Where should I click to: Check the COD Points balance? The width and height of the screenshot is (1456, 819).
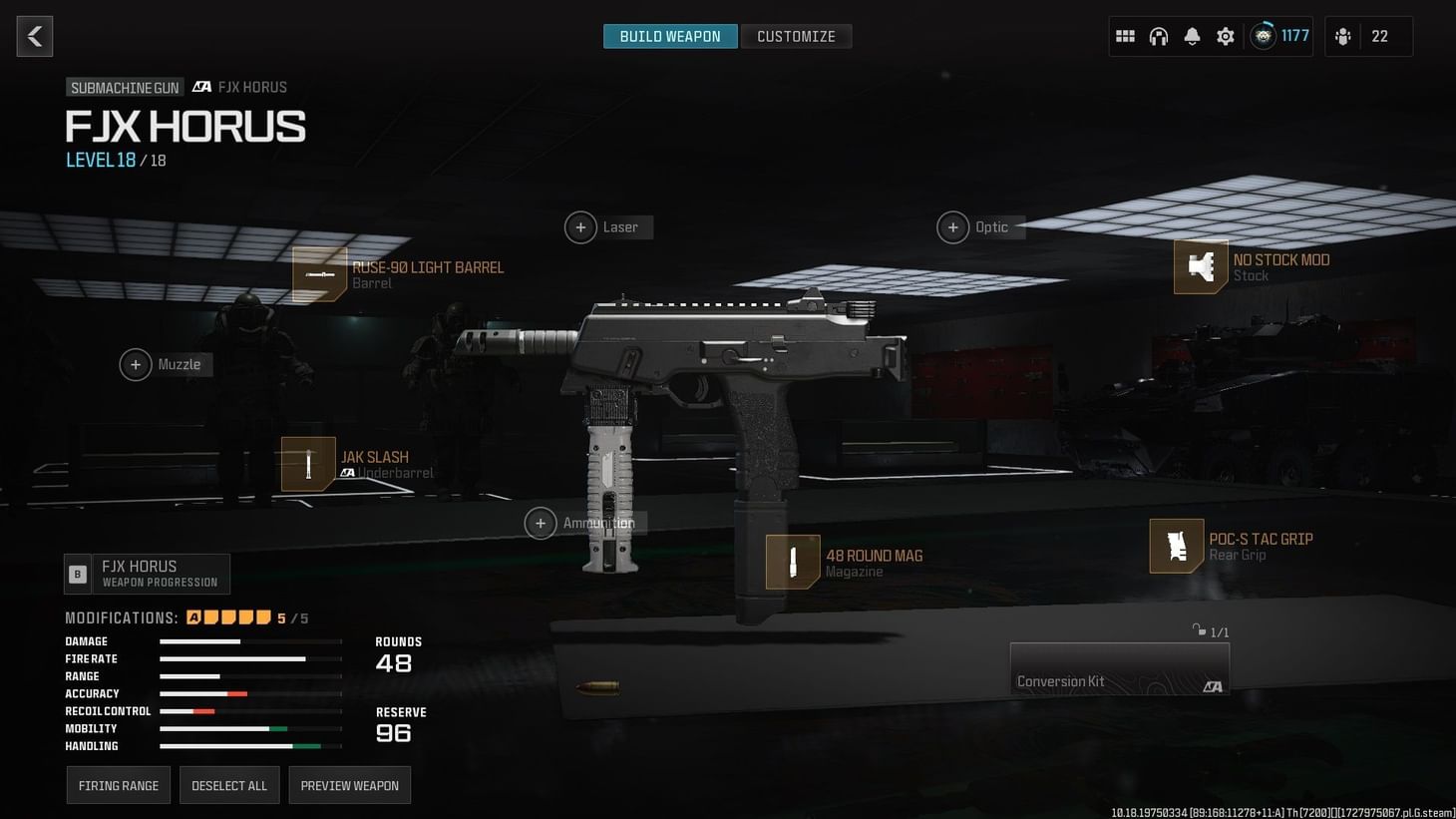coord(1279,35)
